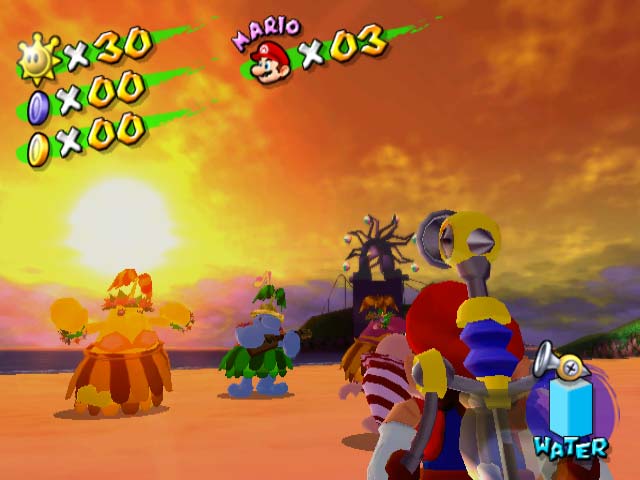Click the yellow coin icon

click(x=38, y=149)
